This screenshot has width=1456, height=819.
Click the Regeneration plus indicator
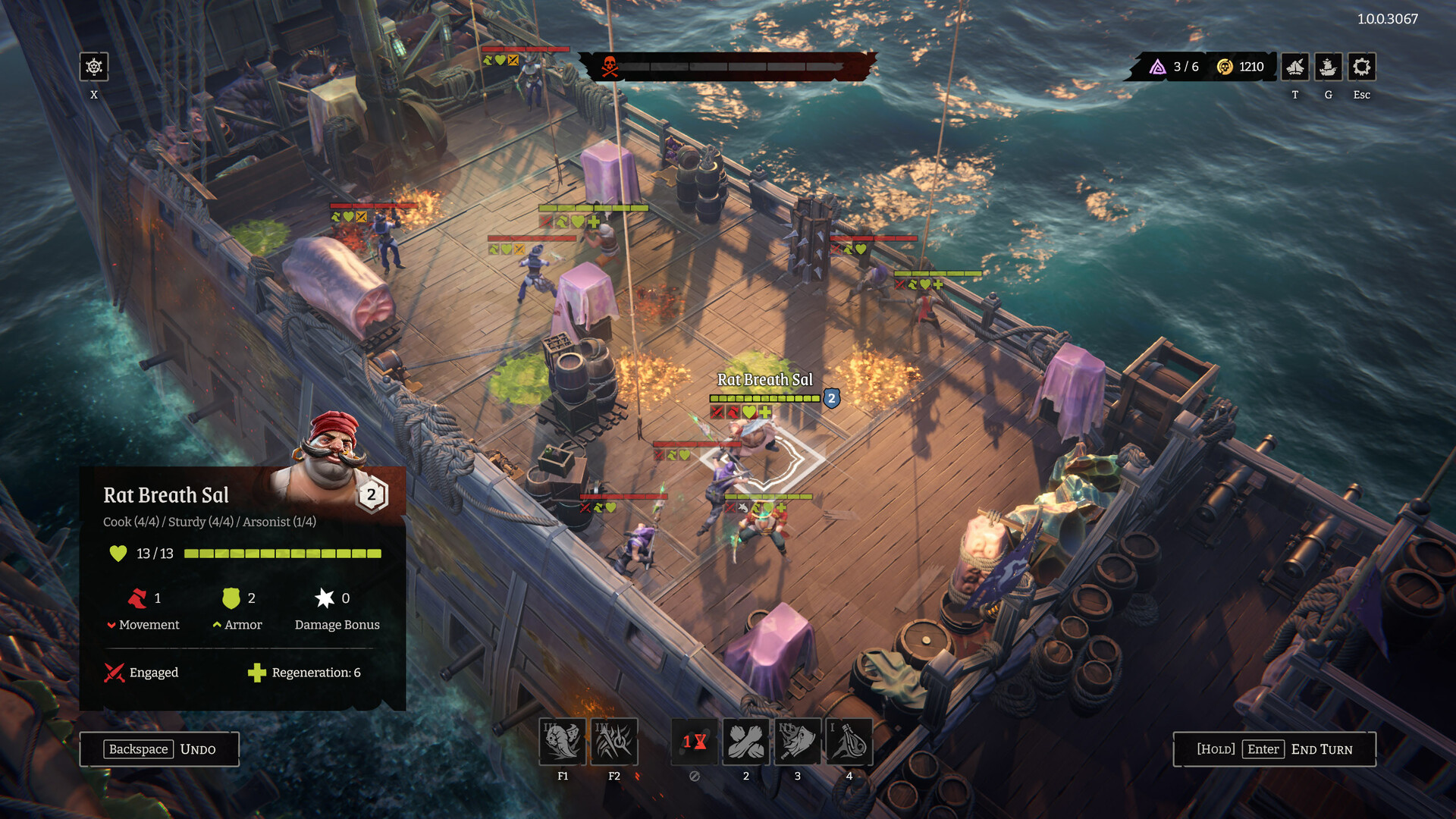point(256,673)
